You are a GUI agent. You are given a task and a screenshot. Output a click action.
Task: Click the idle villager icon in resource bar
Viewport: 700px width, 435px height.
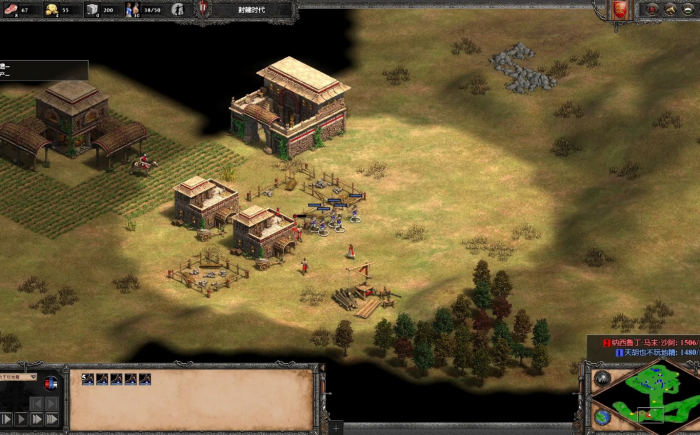178,9
